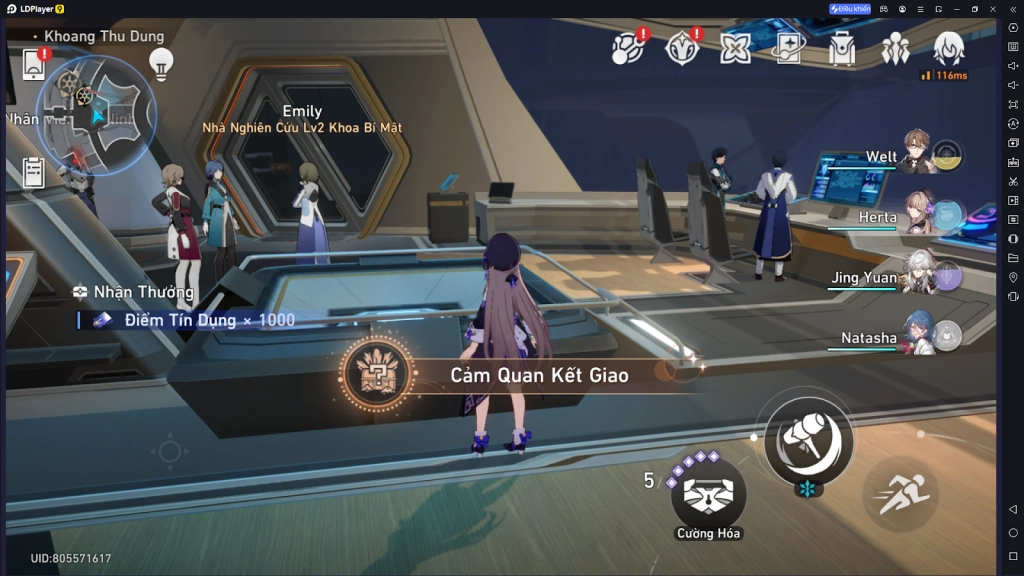Open the phone menu icon with alert
Viewport: 1024px width, 576px height.
[33, 64]
